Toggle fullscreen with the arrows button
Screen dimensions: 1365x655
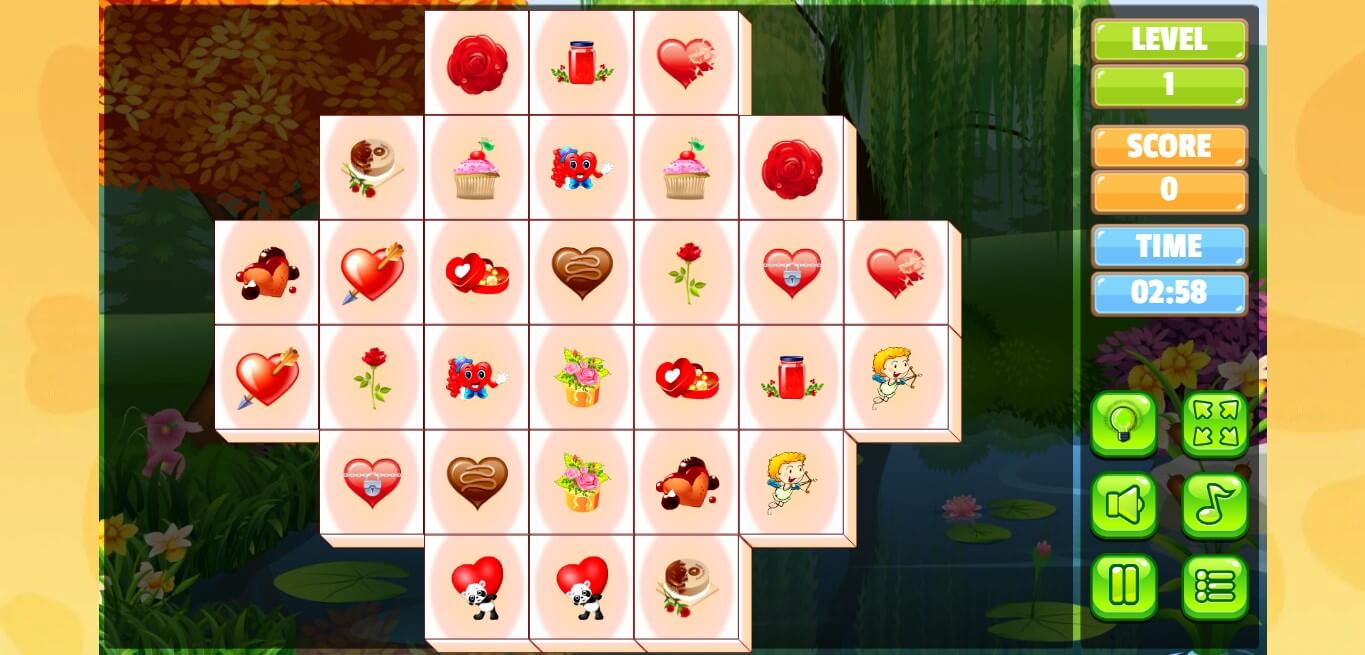coord(1215,424)
